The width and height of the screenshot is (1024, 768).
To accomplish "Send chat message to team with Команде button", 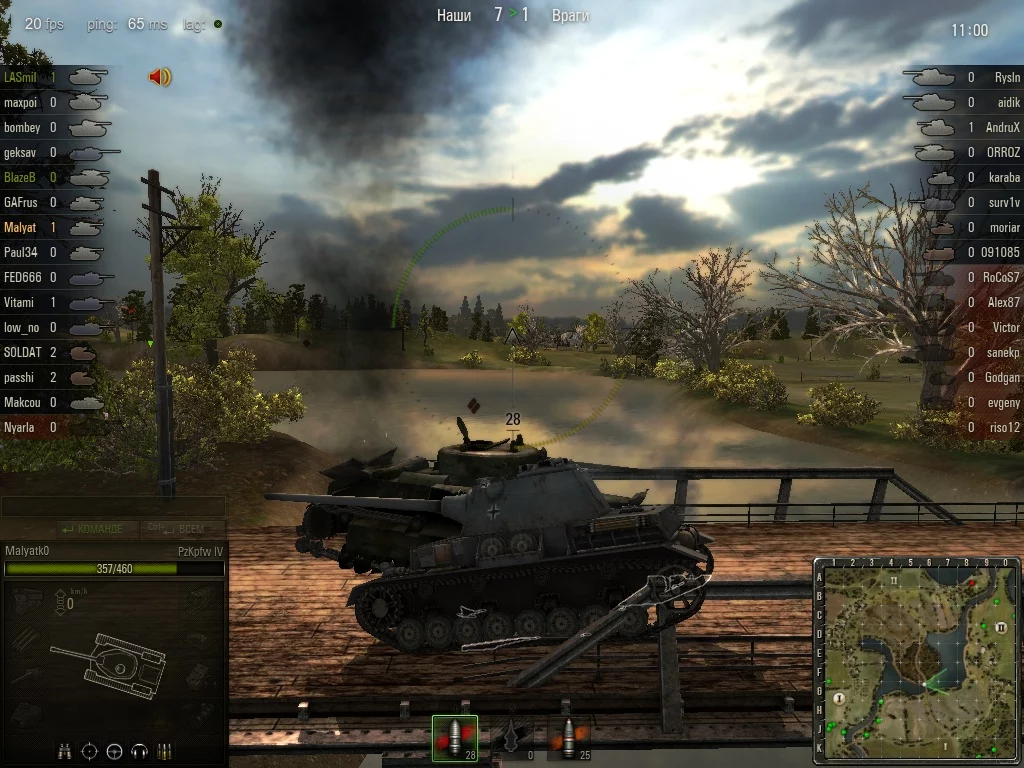I will [92, 528].
